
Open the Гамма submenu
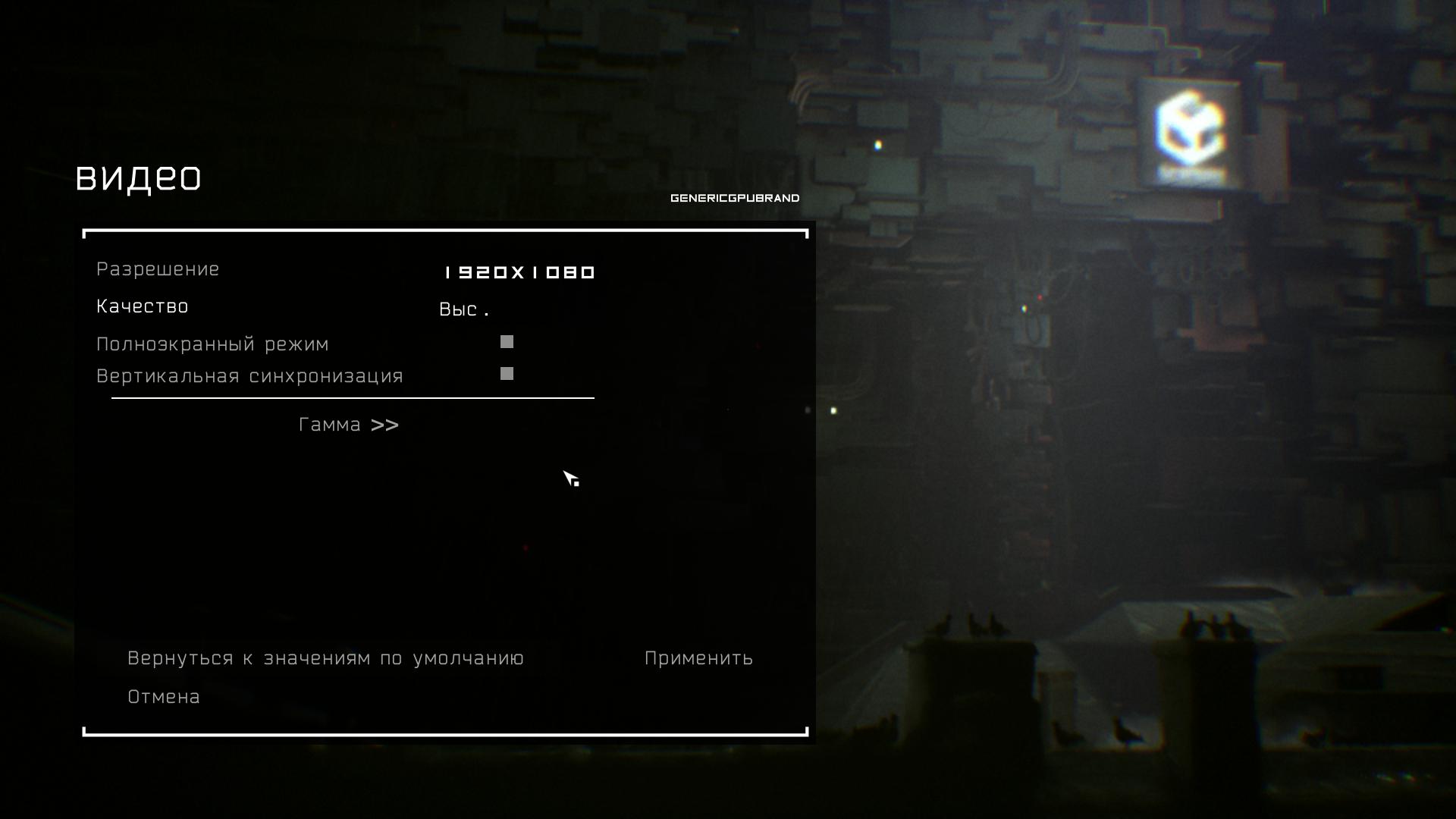(348, 425)
